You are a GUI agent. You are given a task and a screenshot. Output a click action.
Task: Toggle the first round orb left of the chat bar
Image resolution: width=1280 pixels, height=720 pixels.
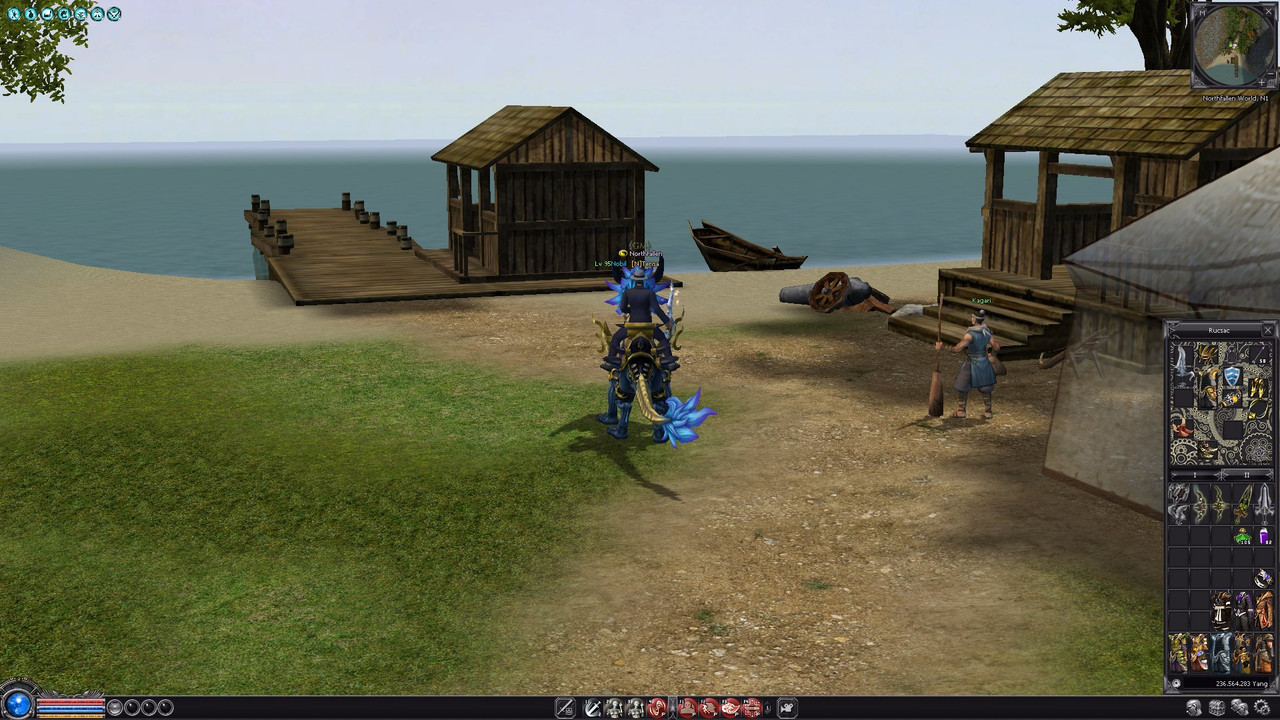(x=115, y=707)
